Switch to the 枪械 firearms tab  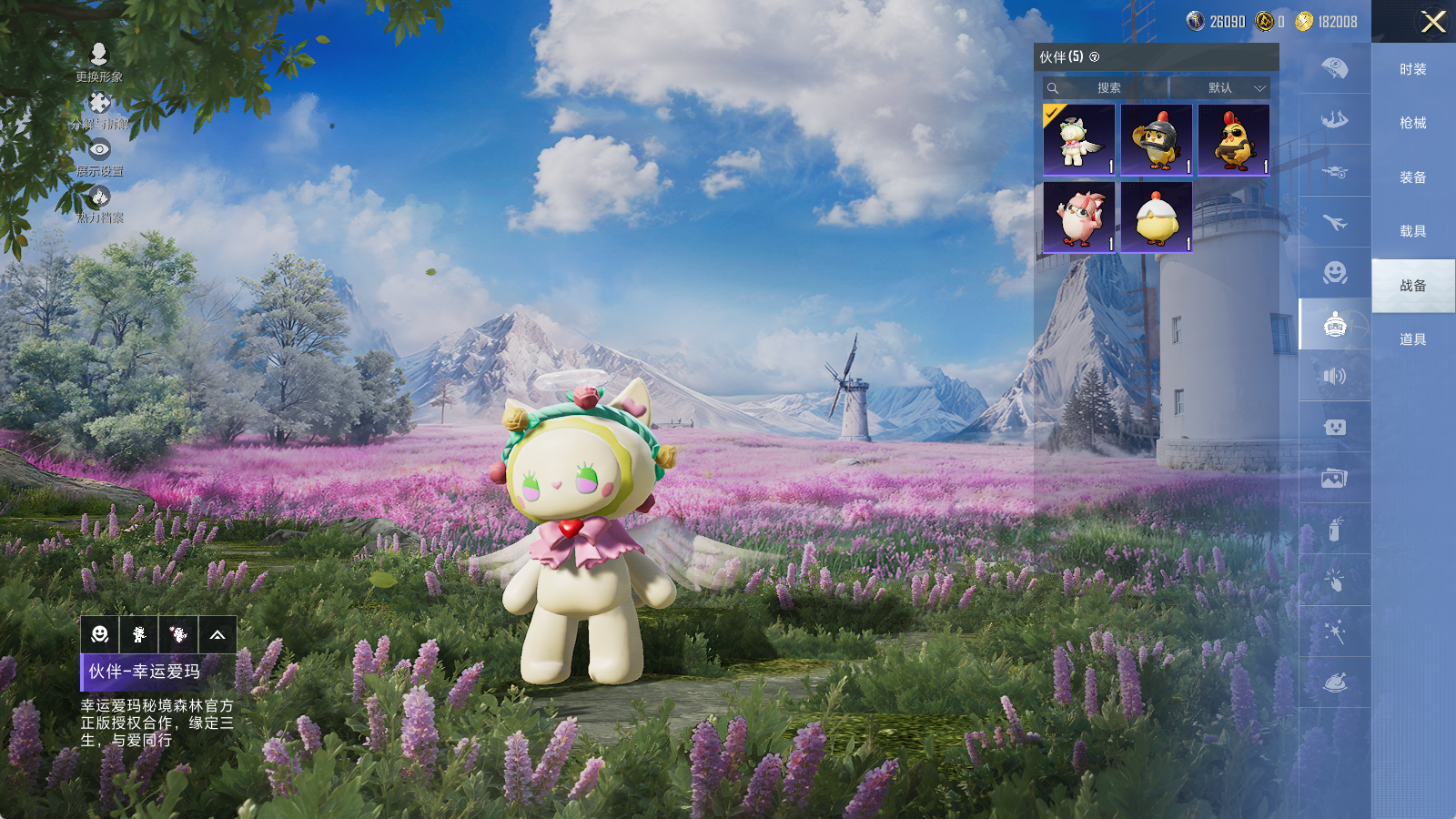1412,123
